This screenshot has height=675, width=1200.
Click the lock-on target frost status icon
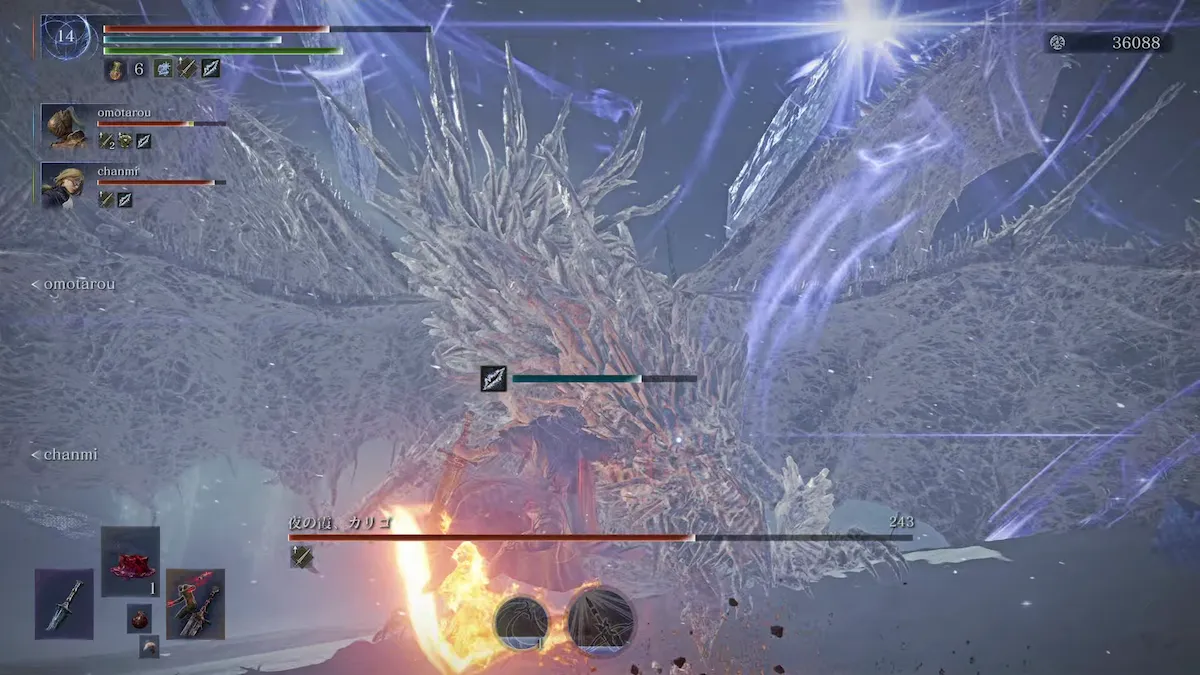[493, 378]
